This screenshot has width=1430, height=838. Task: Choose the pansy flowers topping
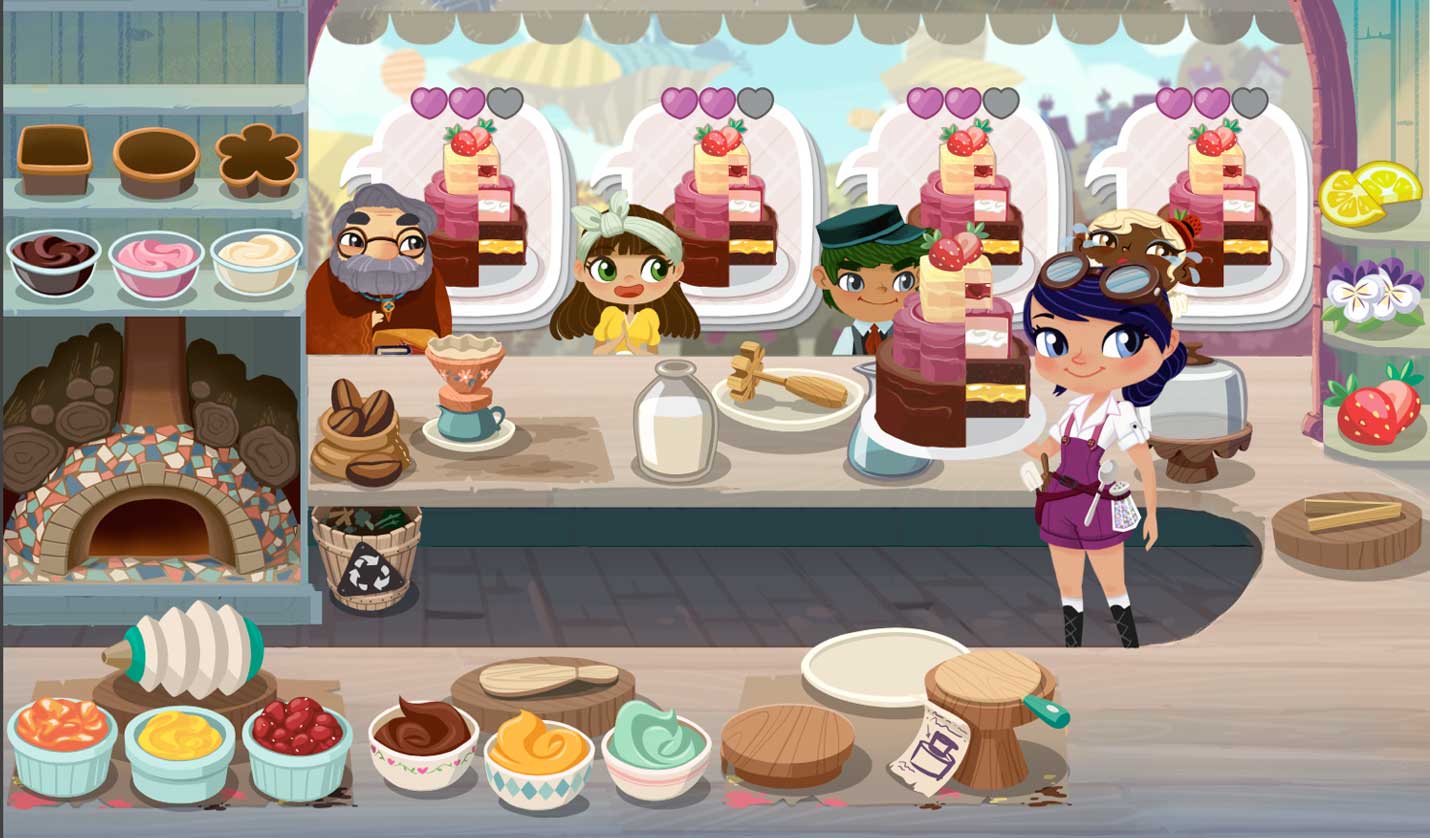click(1372, 292)
